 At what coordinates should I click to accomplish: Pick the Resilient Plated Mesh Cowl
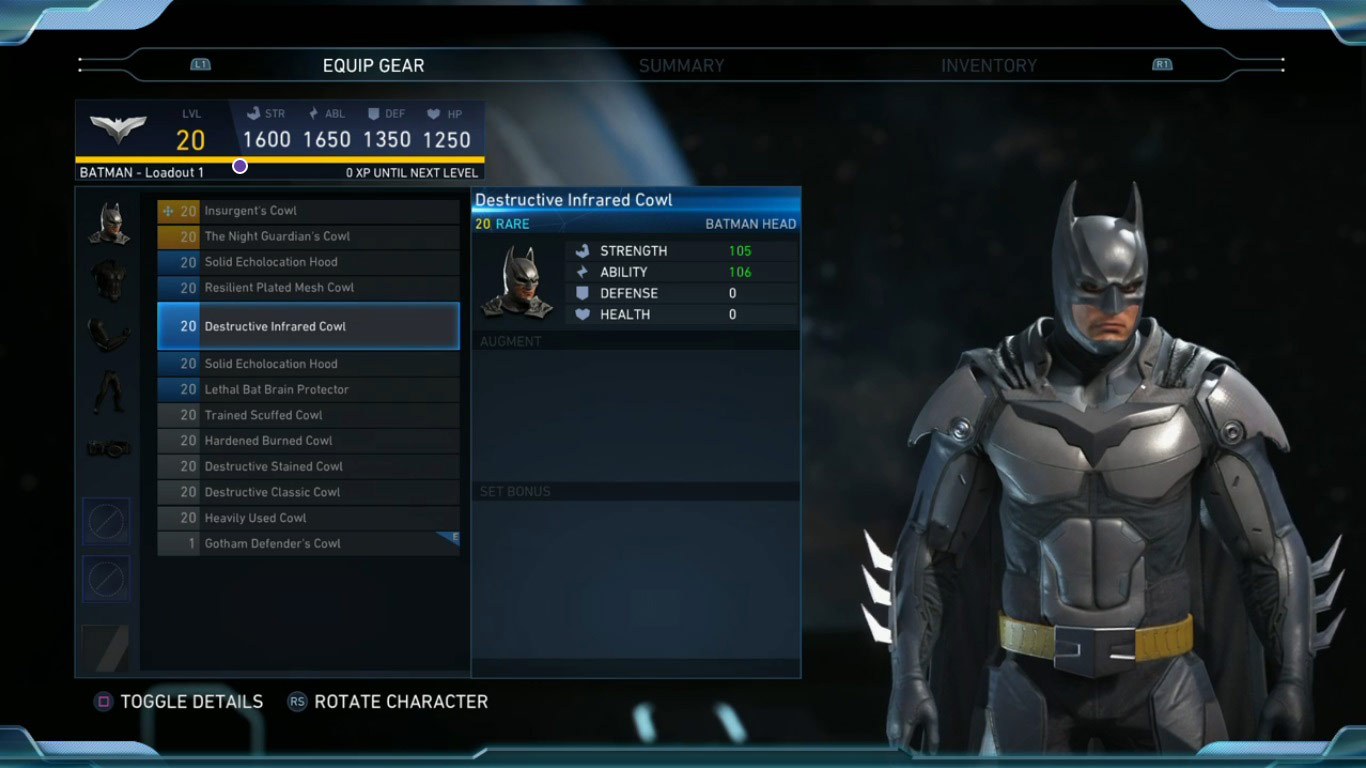[308, 288]
